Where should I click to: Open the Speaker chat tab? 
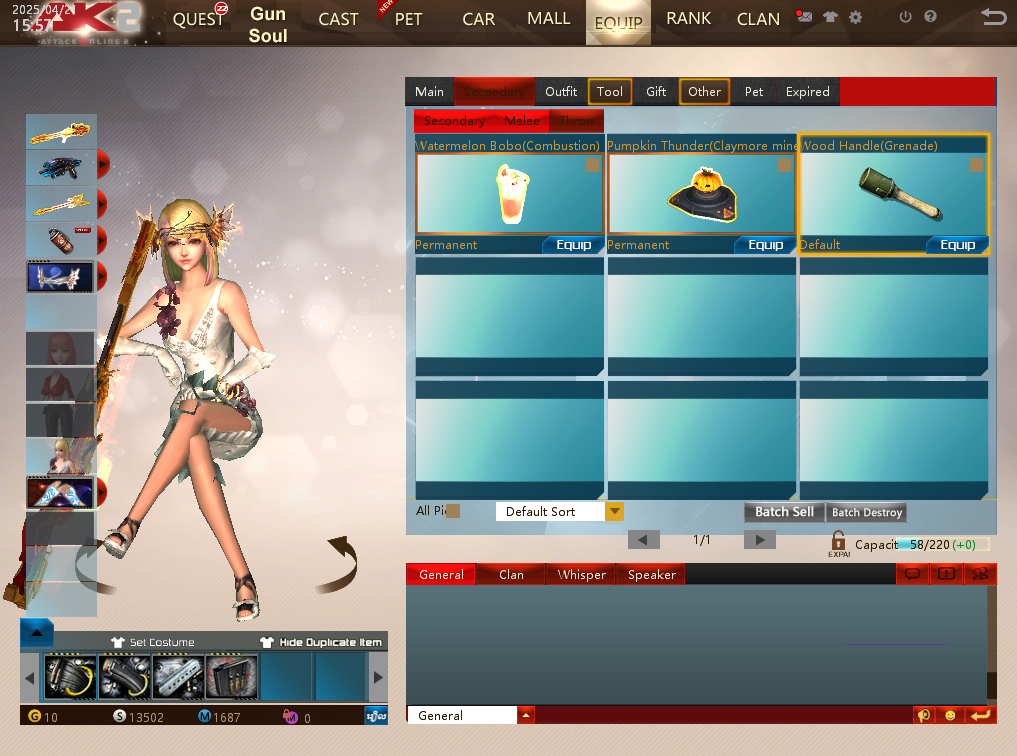click(x=651, y=575)
